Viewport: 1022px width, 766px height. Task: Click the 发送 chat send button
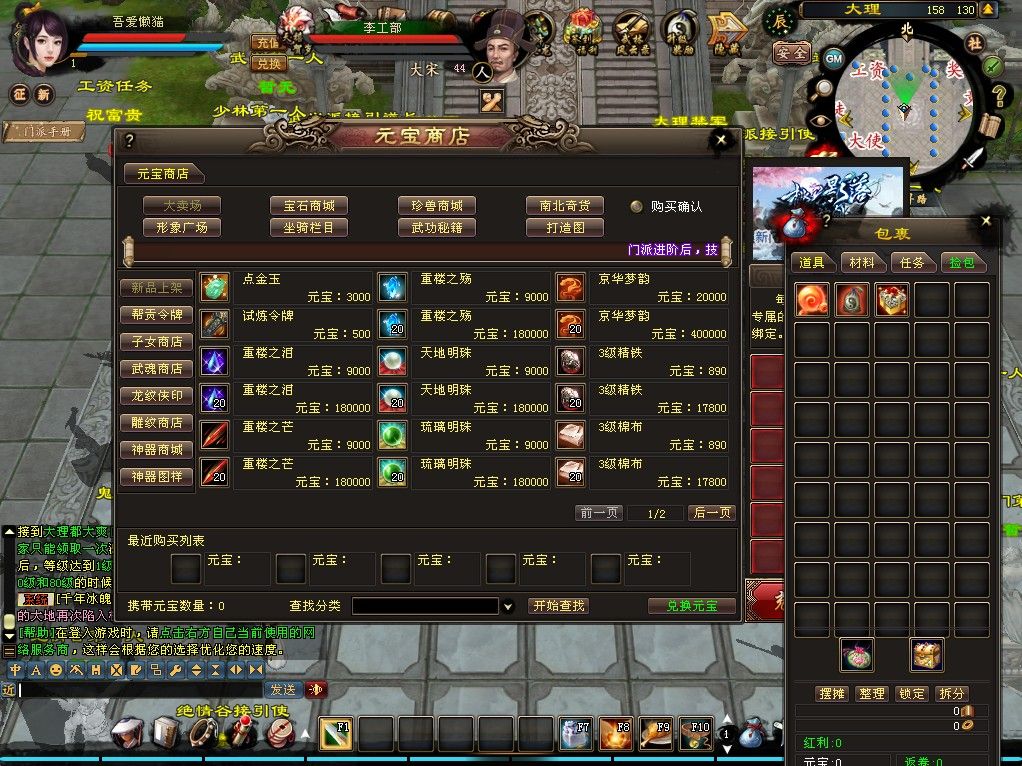pyautogui.click(x=283, y=689)
